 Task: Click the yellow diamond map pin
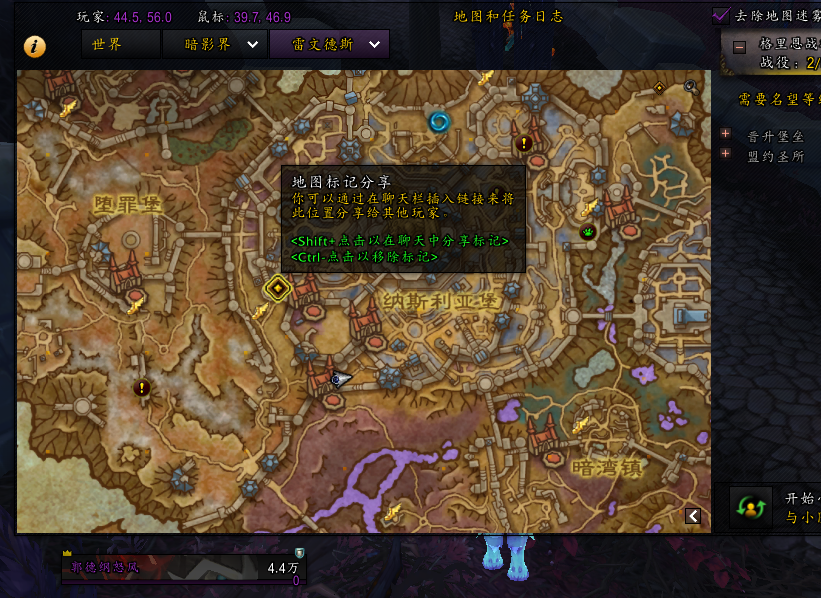click(277, 289)
